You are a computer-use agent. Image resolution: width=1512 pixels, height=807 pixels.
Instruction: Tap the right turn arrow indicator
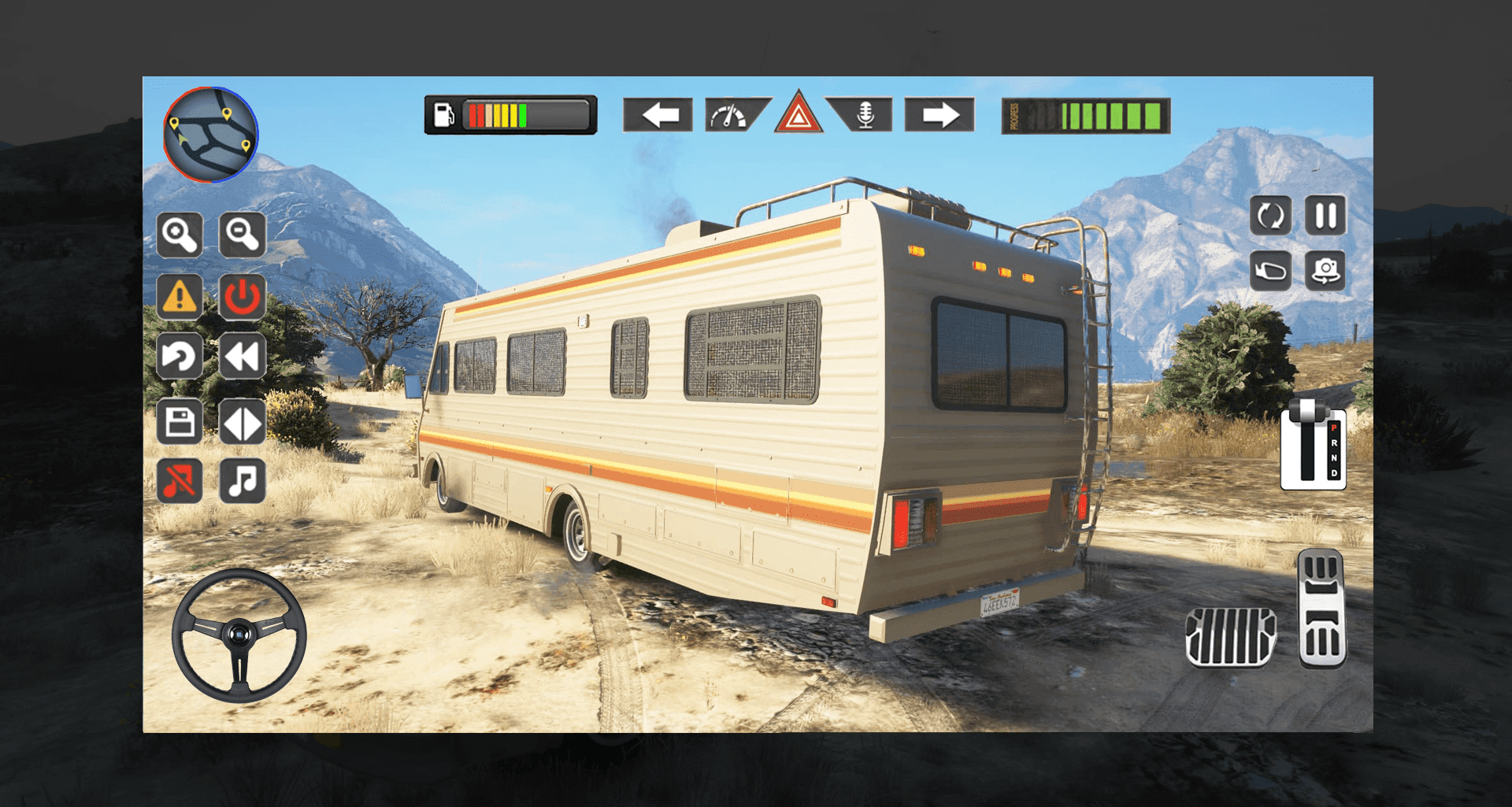coord(940,115)
